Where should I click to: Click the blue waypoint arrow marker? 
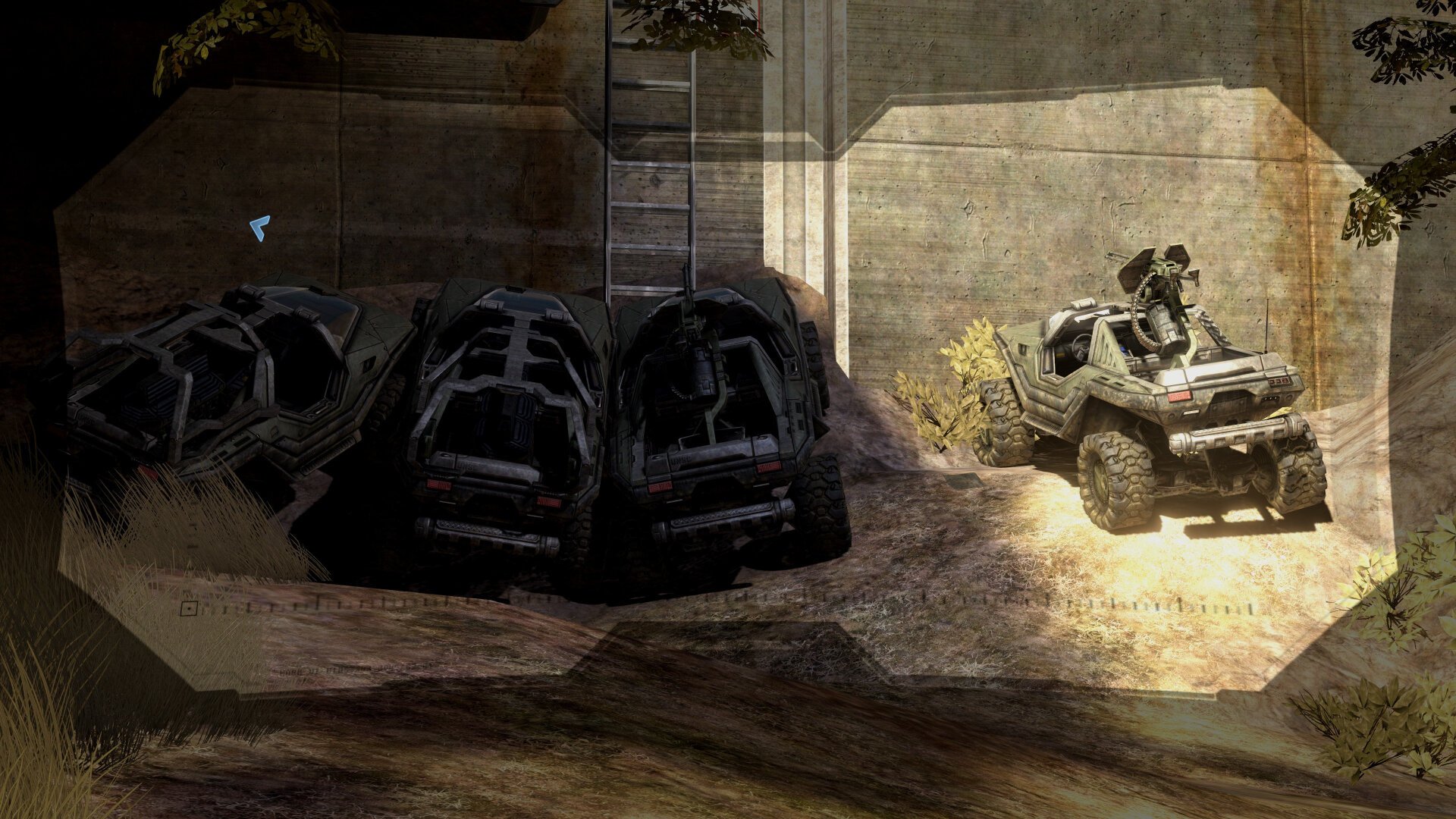[x=260, y=227]
